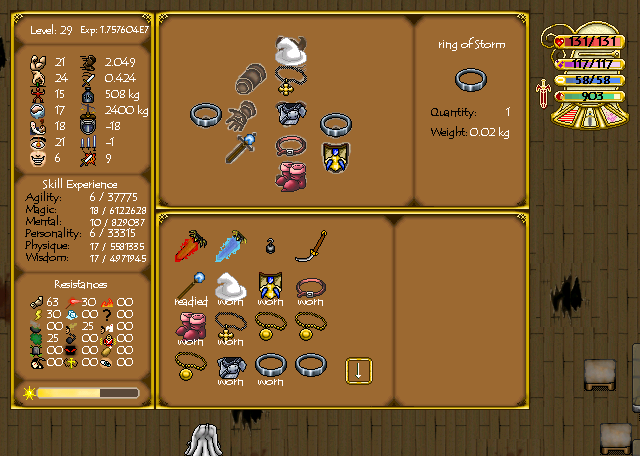The image size is (640, 456).
Task: Choose the equipped ring beside the gloves
Action: [x=204, y=115]
